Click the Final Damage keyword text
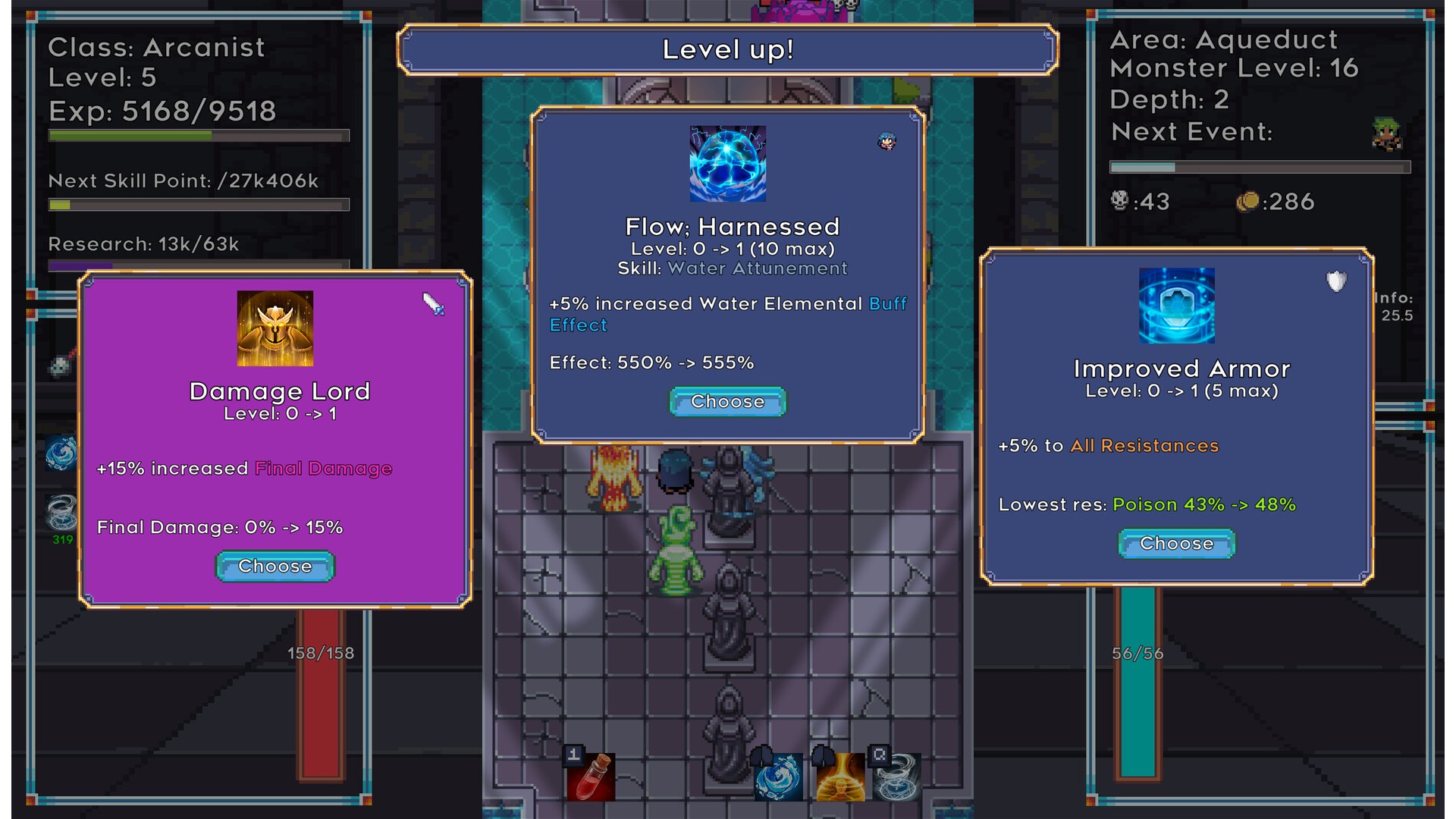 coord(323,469)
